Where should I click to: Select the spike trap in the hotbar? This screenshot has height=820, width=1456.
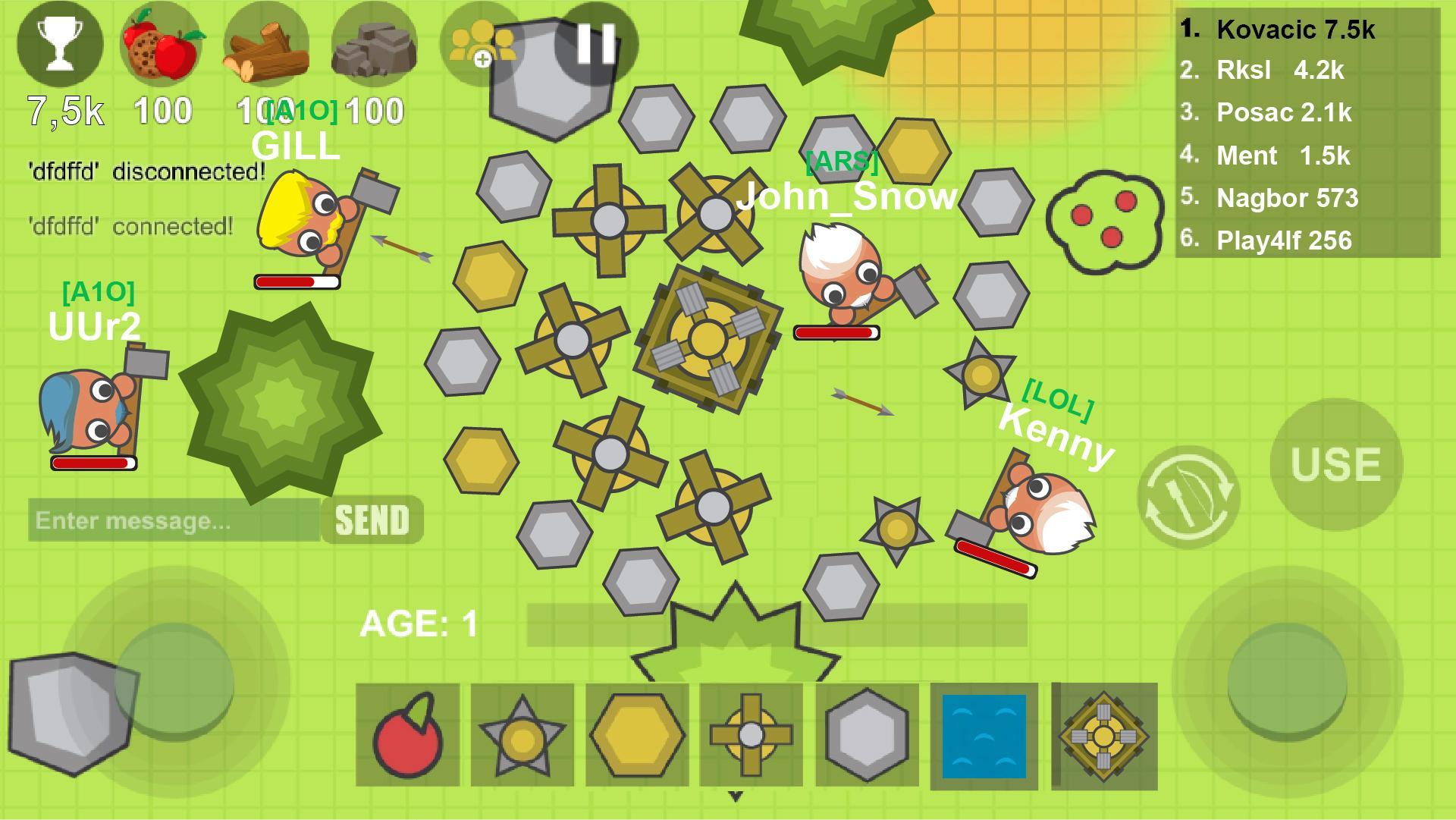coord(523,734)
